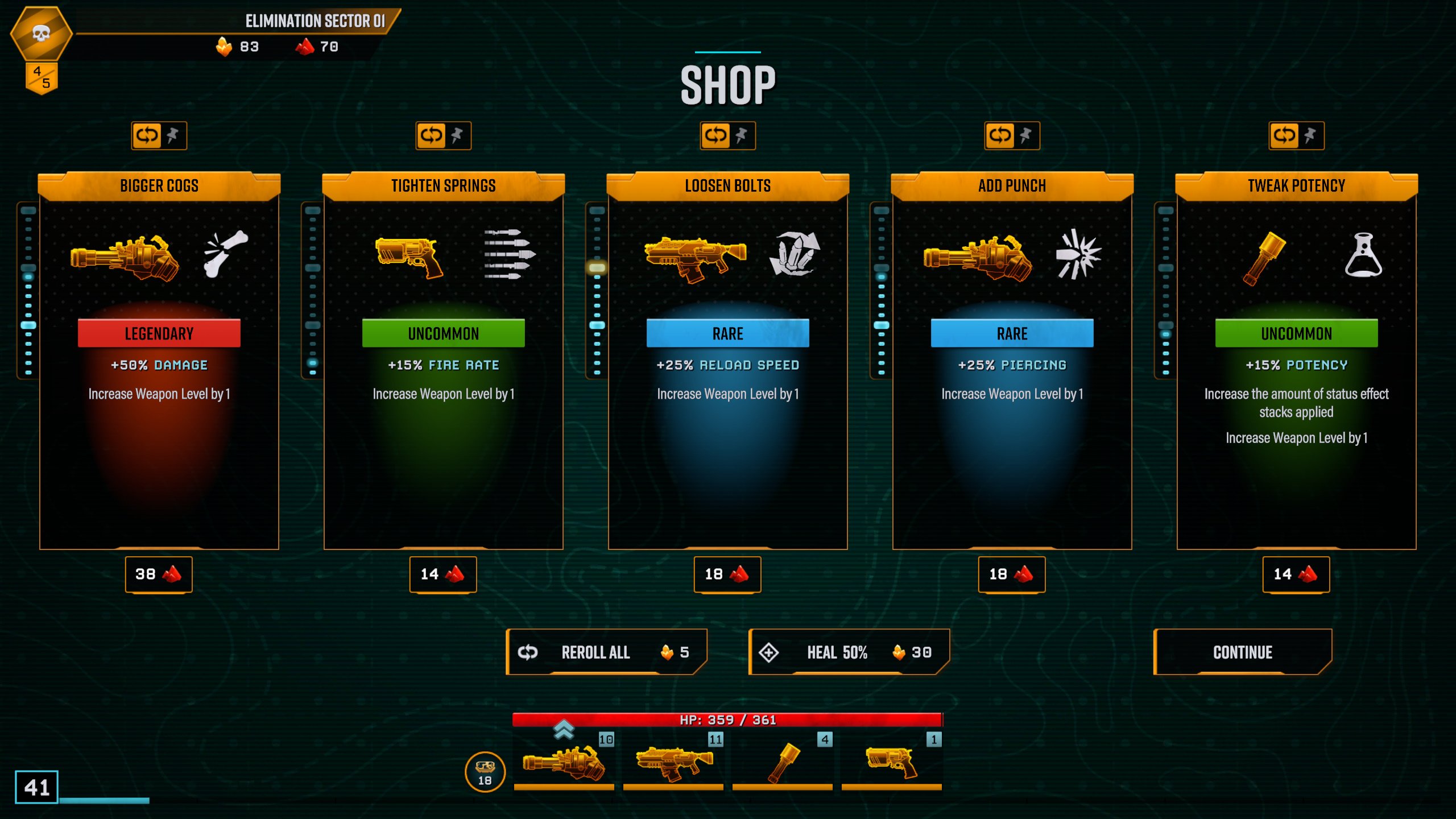Click the Reroll All button
This screenshot has height=819, width=1456.
606,652
